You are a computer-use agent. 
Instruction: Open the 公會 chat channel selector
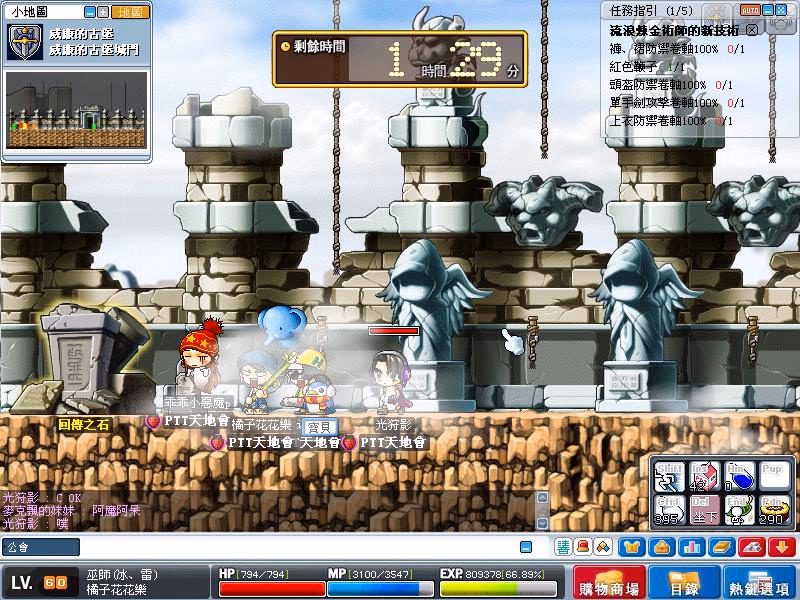pos(41,547)
